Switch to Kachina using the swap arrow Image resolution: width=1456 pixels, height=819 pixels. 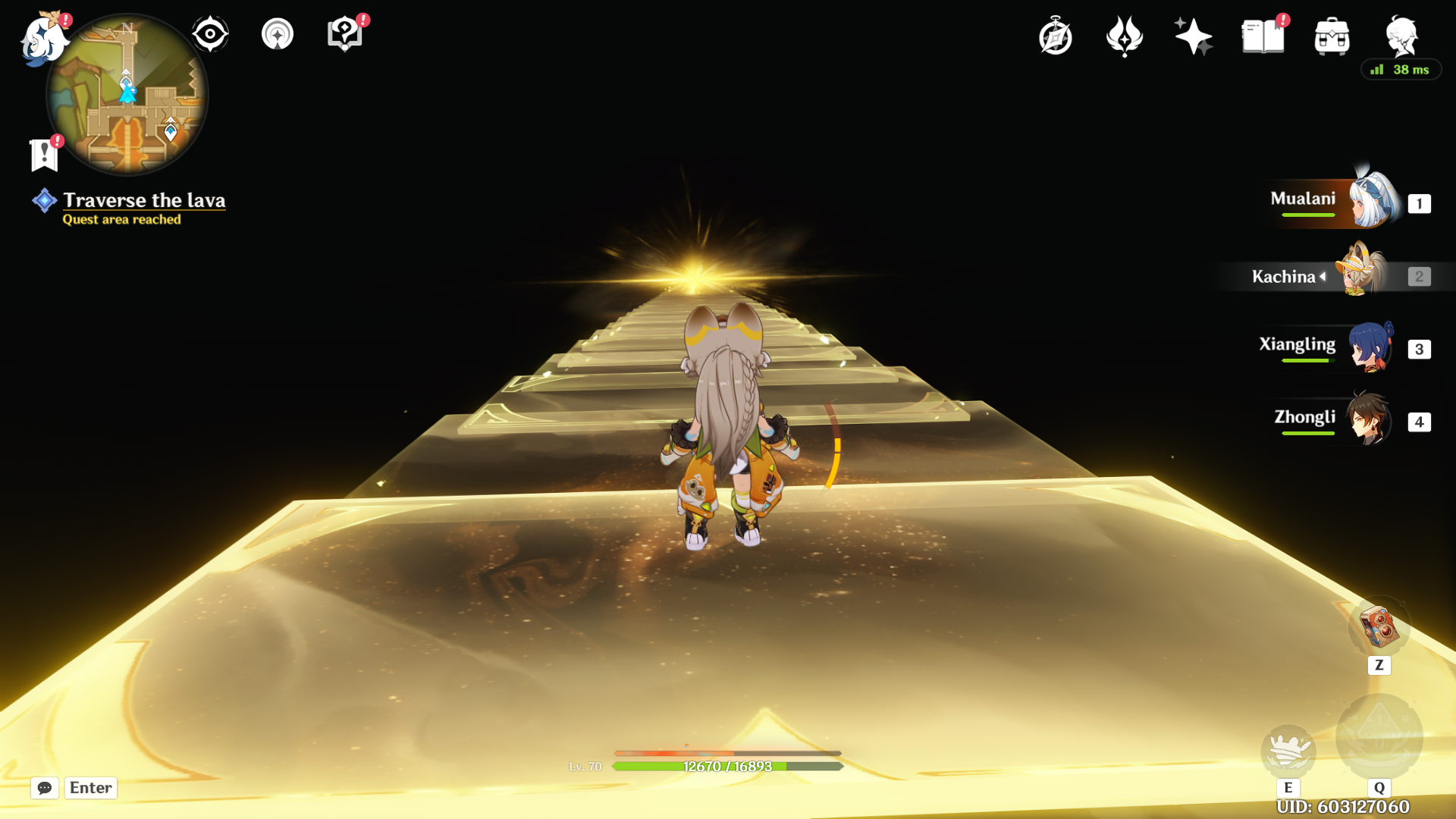coord(1324,276)
